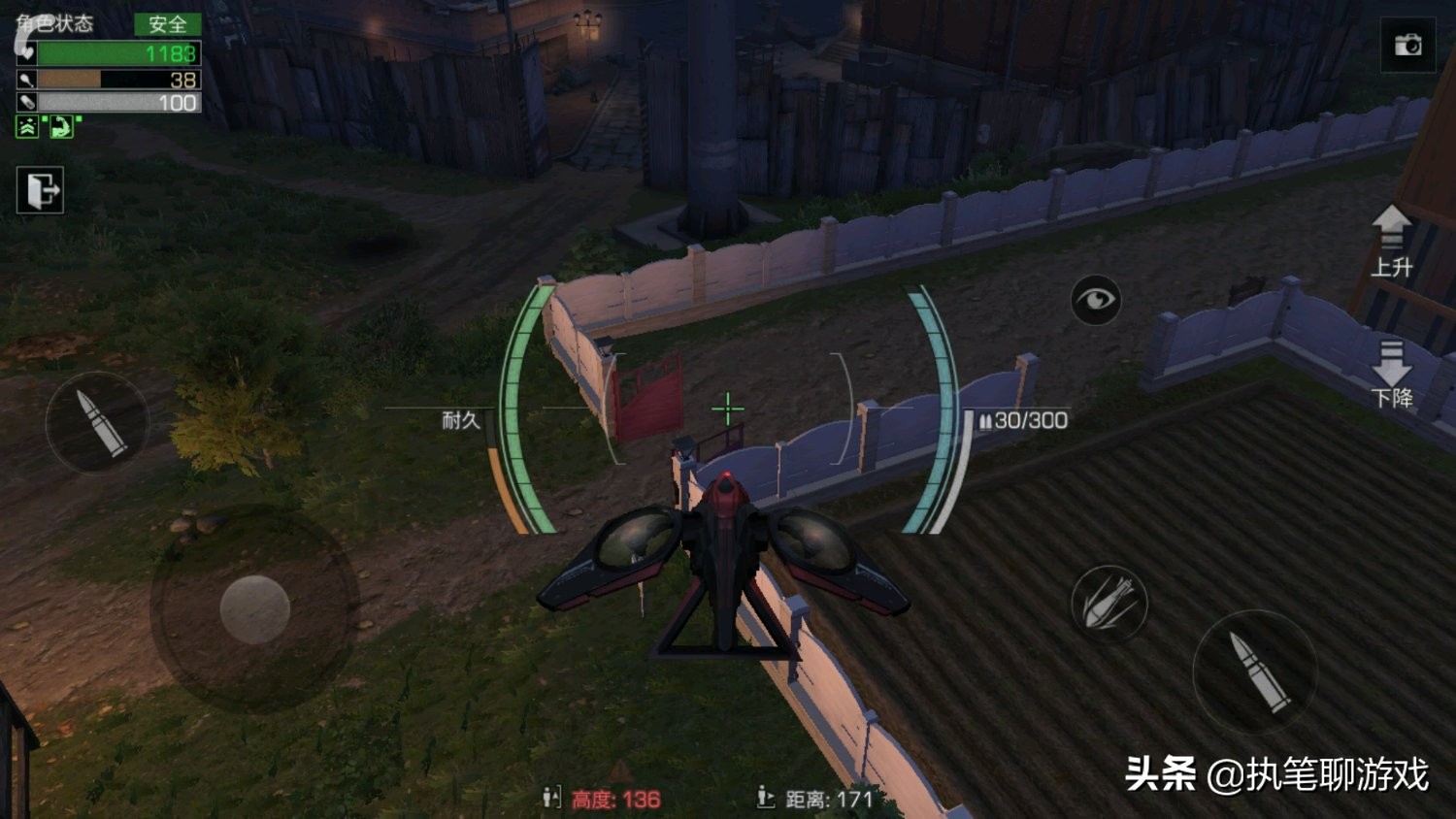The image size is (1456, 819).
Task: Exit the drone with the door icon
Action: tap(40, 189)
